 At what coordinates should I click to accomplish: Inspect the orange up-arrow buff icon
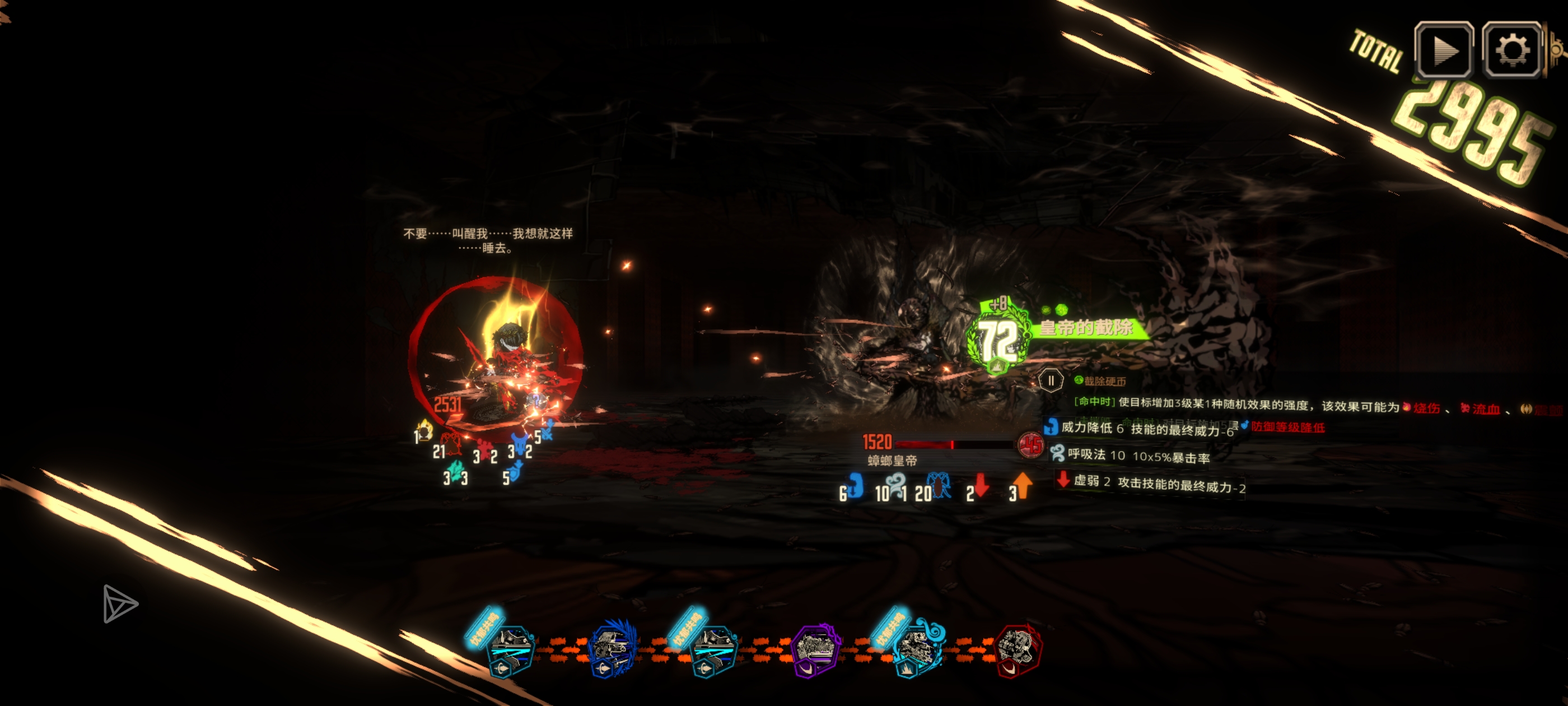pos(1023,486)
